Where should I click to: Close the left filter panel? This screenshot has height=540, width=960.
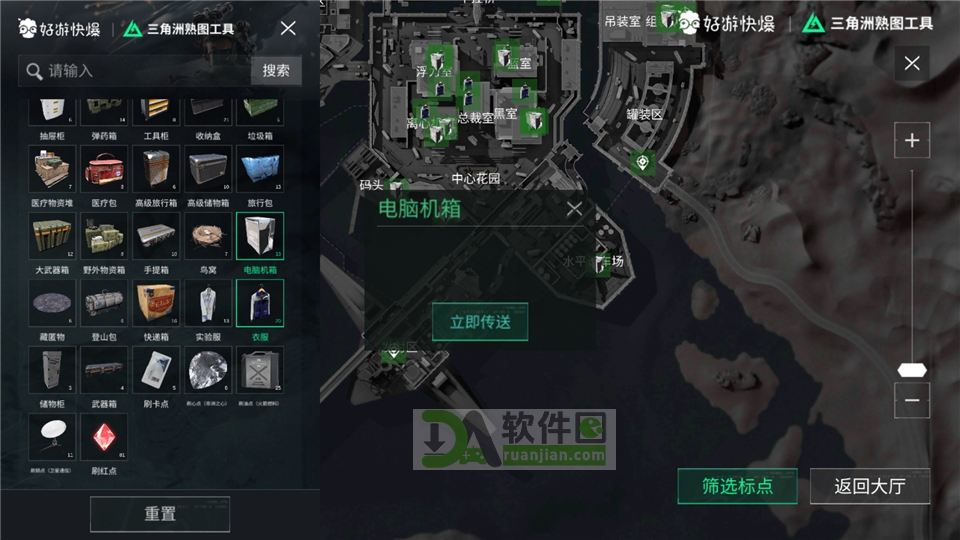[288, 28]
